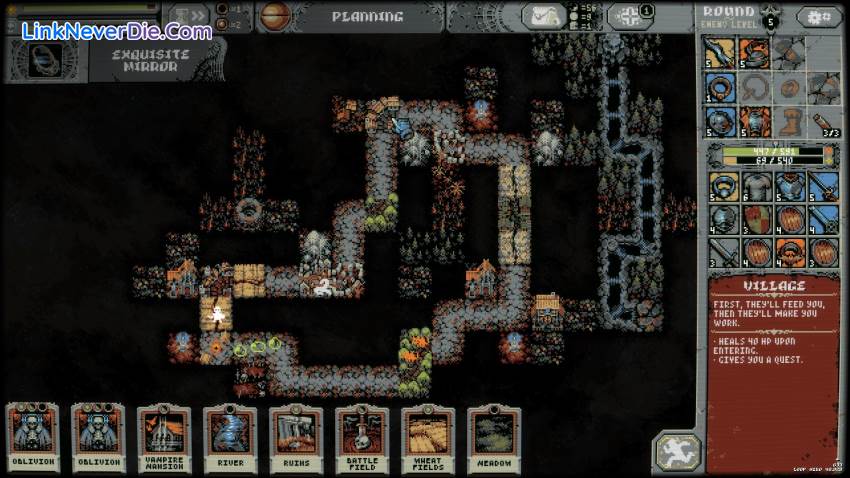The image size is (850, 478).
Task: Choose the Ruins card
Action: pyautogui.click(x=296, y=437)
